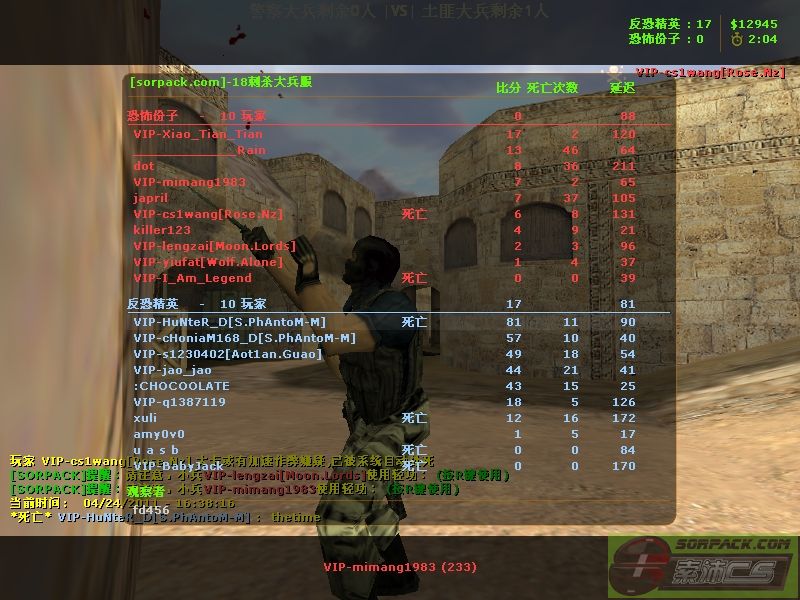Choose player xuli from the list
The height and width of the screenshot is (600, 800).
(145, 418)
